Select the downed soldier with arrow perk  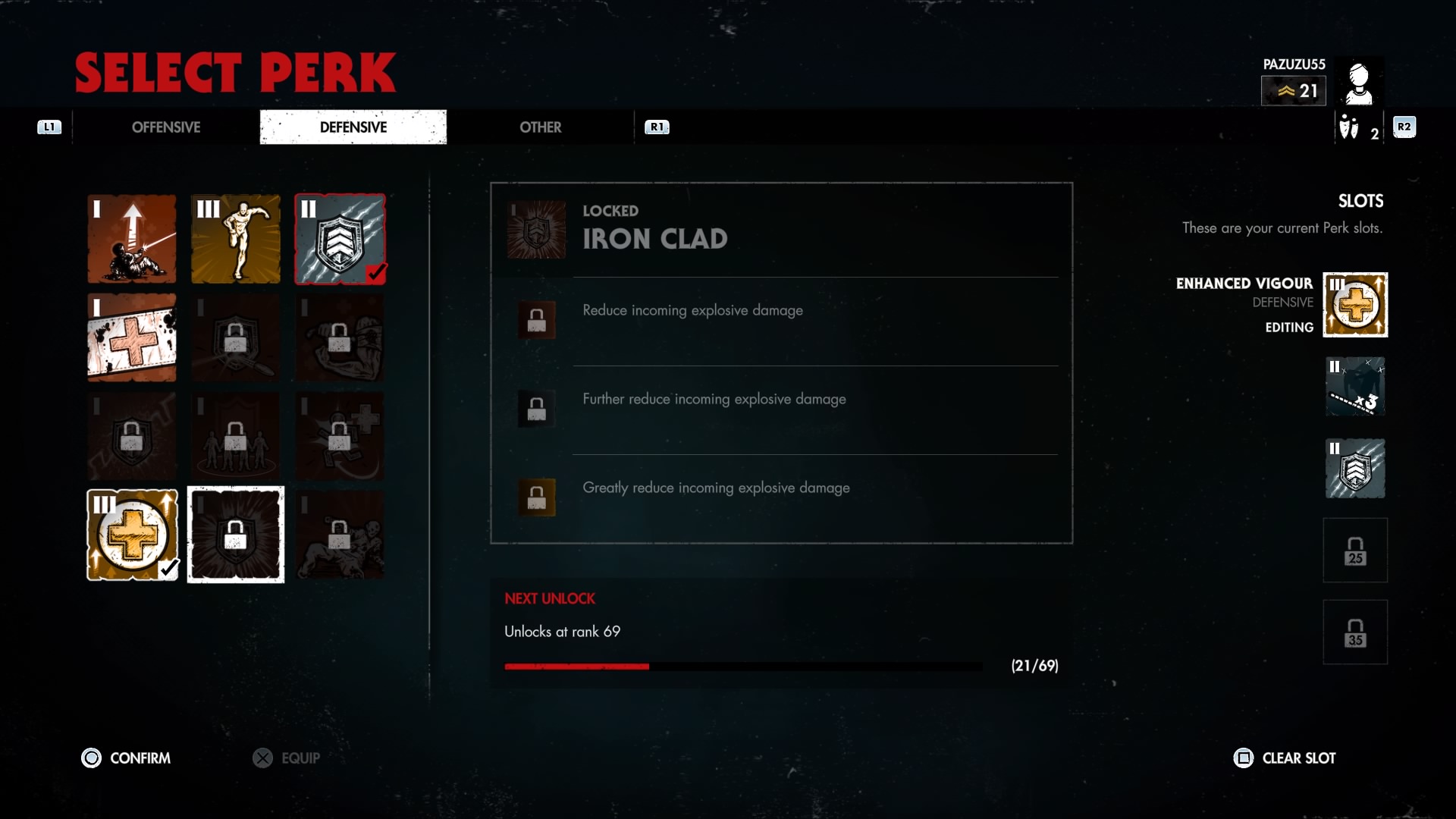pyautogui.click(x=132, y=239)
